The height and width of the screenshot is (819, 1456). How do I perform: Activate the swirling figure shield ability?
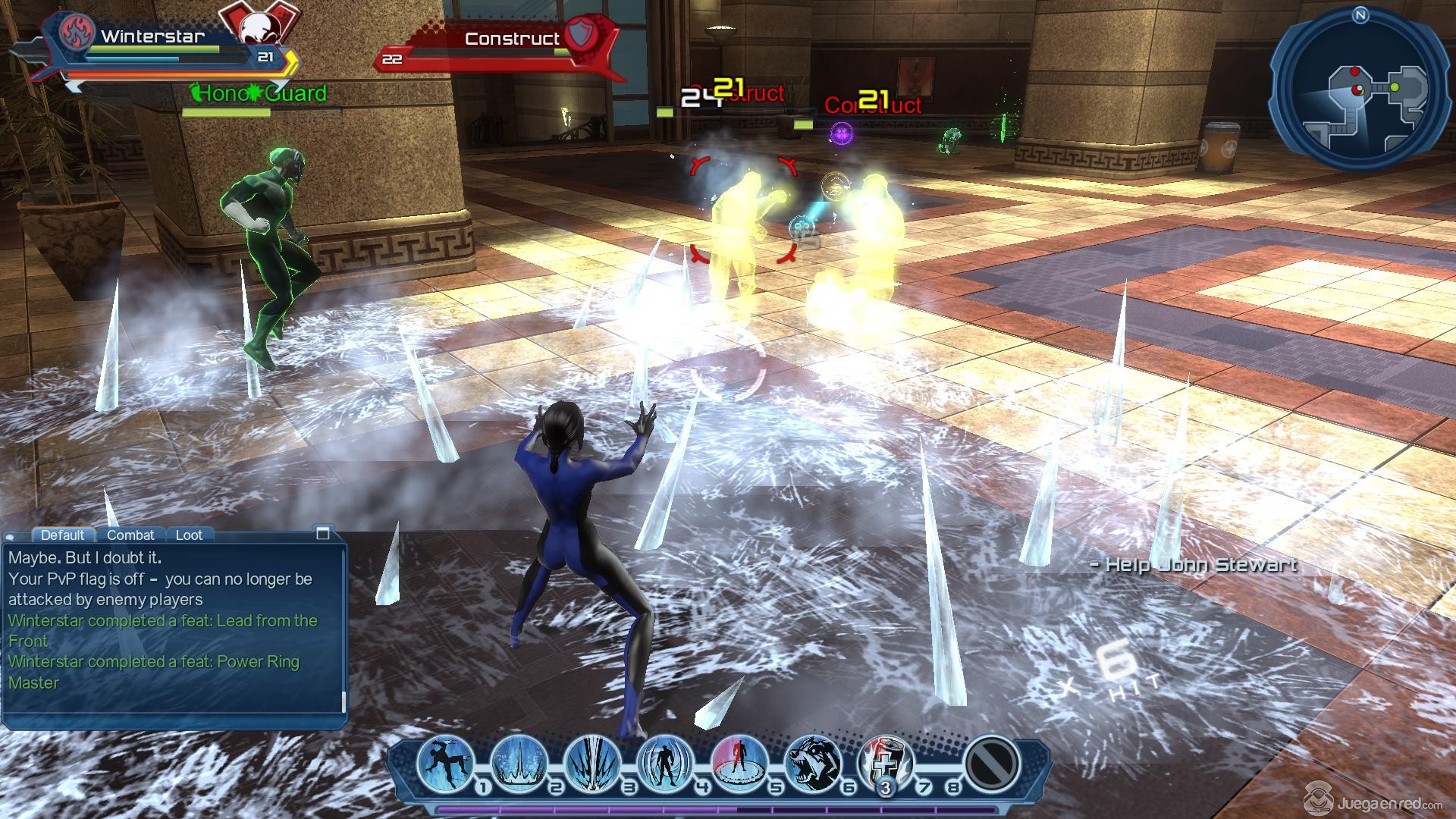click(666, 762)
